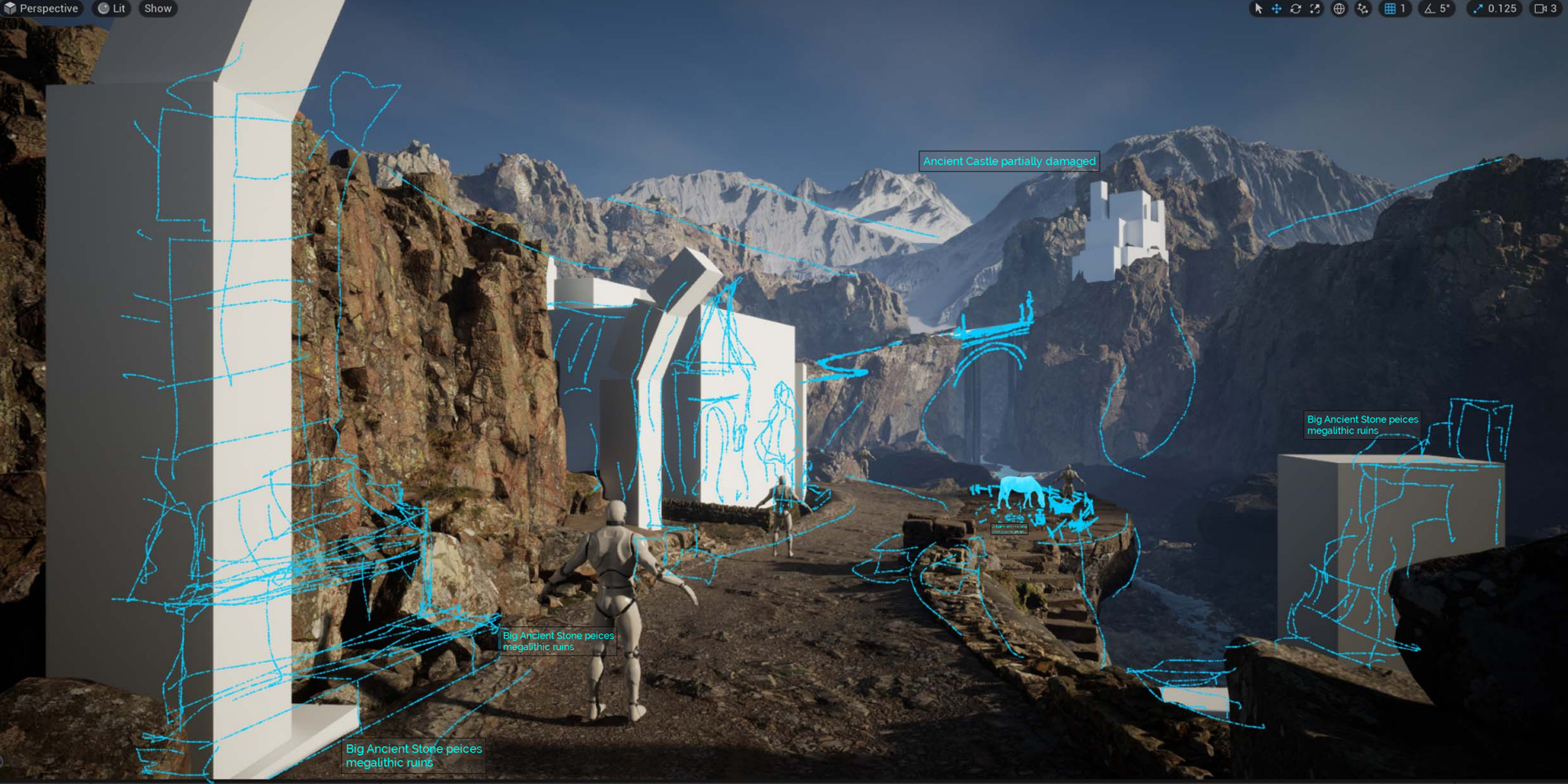Change the 5° rotation snap value
The image size is (1568, 784).
tap(1445, 9)
